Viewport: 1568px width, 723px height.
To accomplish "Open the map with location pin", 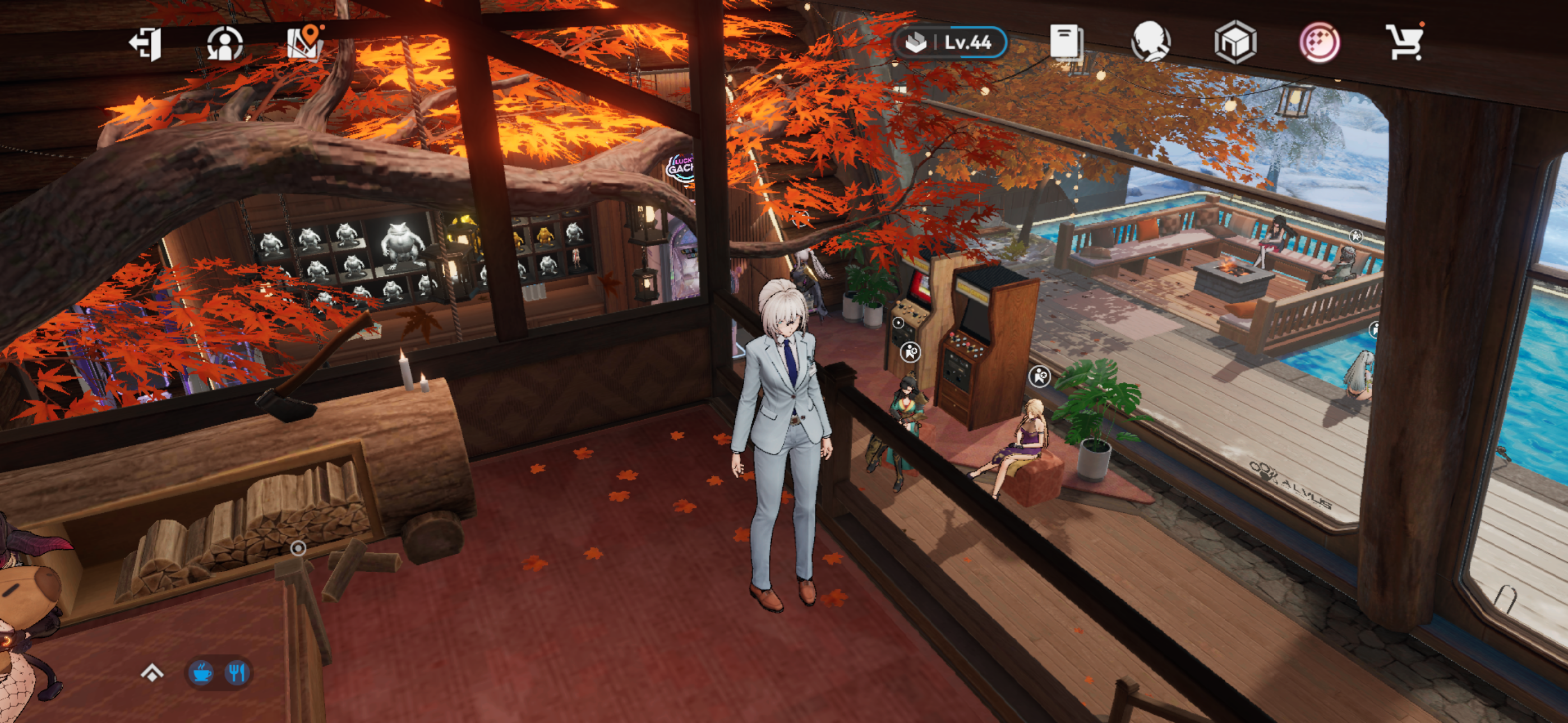I will point(305,42).
